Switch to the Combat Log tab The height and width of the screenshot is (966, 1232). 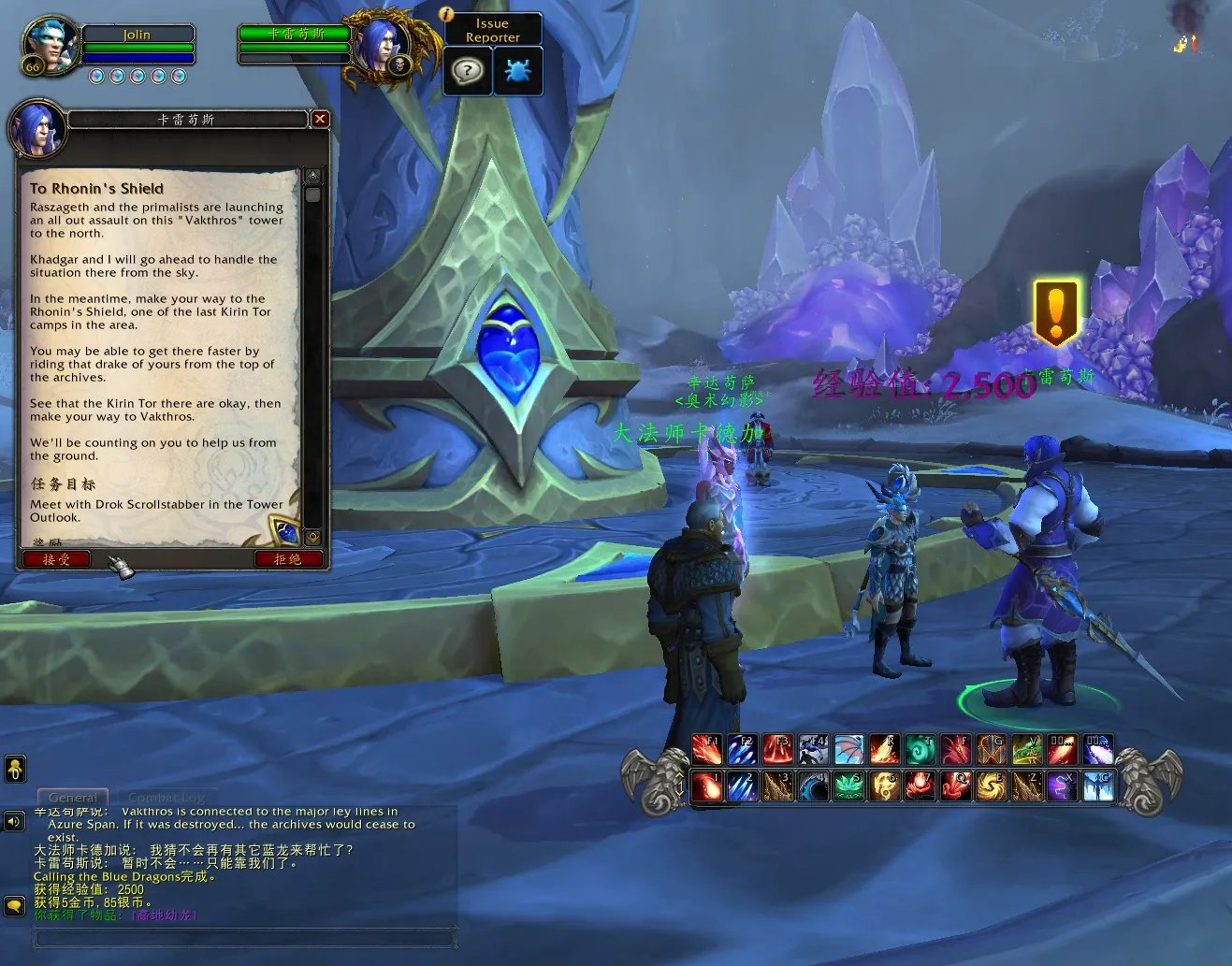coord(166,798)
